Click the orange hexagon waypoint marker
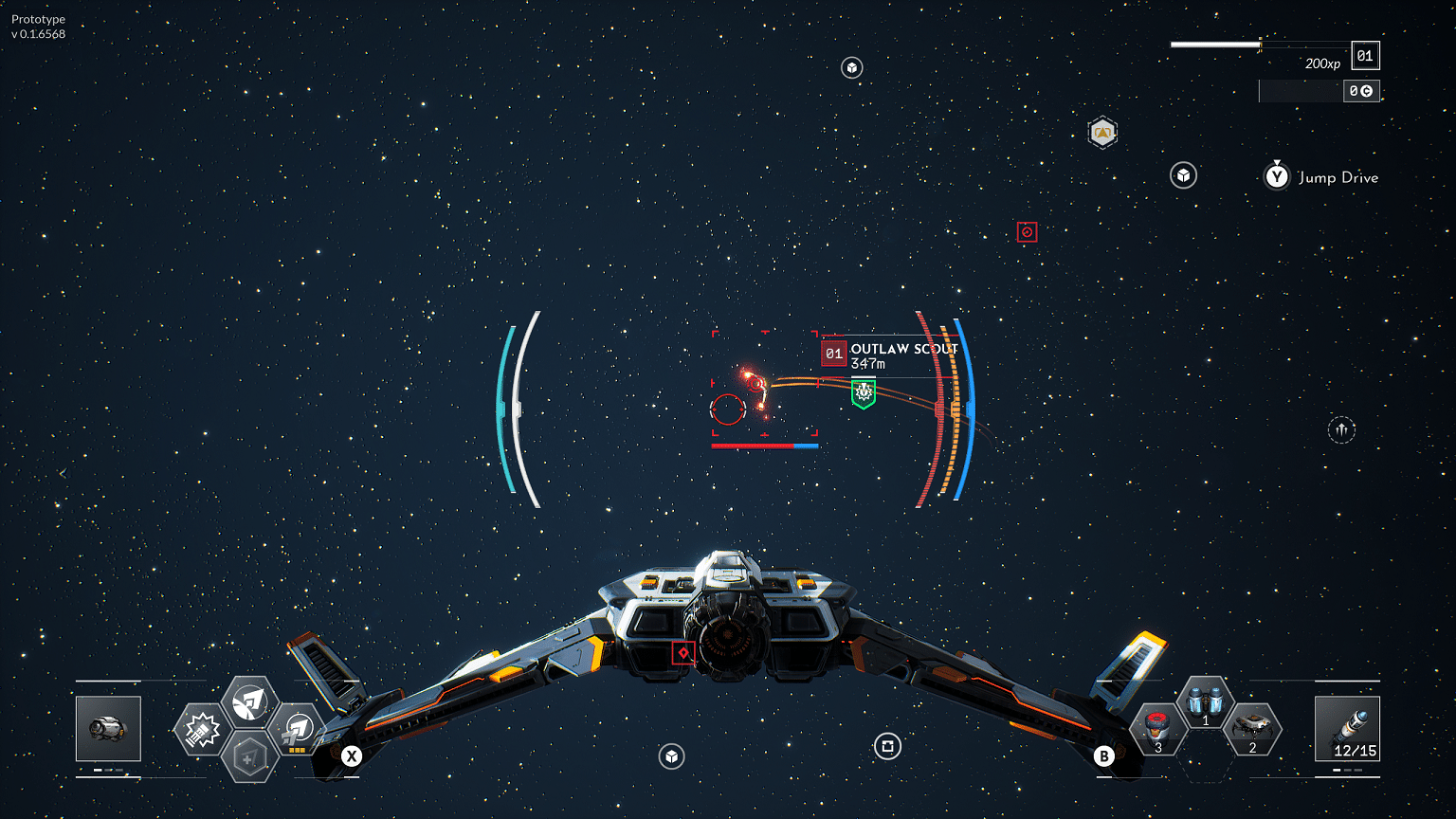The image size is (1456, 819). coord(1102,133)
